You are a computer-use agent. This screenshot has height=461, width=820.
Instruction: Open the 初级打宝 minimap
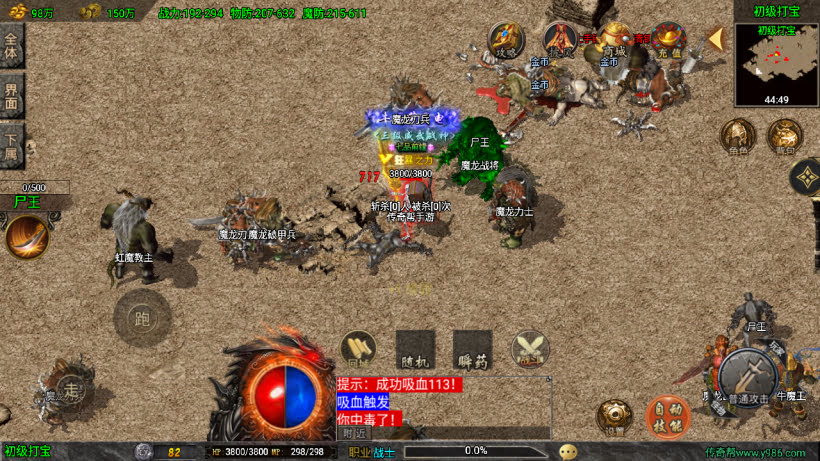[776, 64]
